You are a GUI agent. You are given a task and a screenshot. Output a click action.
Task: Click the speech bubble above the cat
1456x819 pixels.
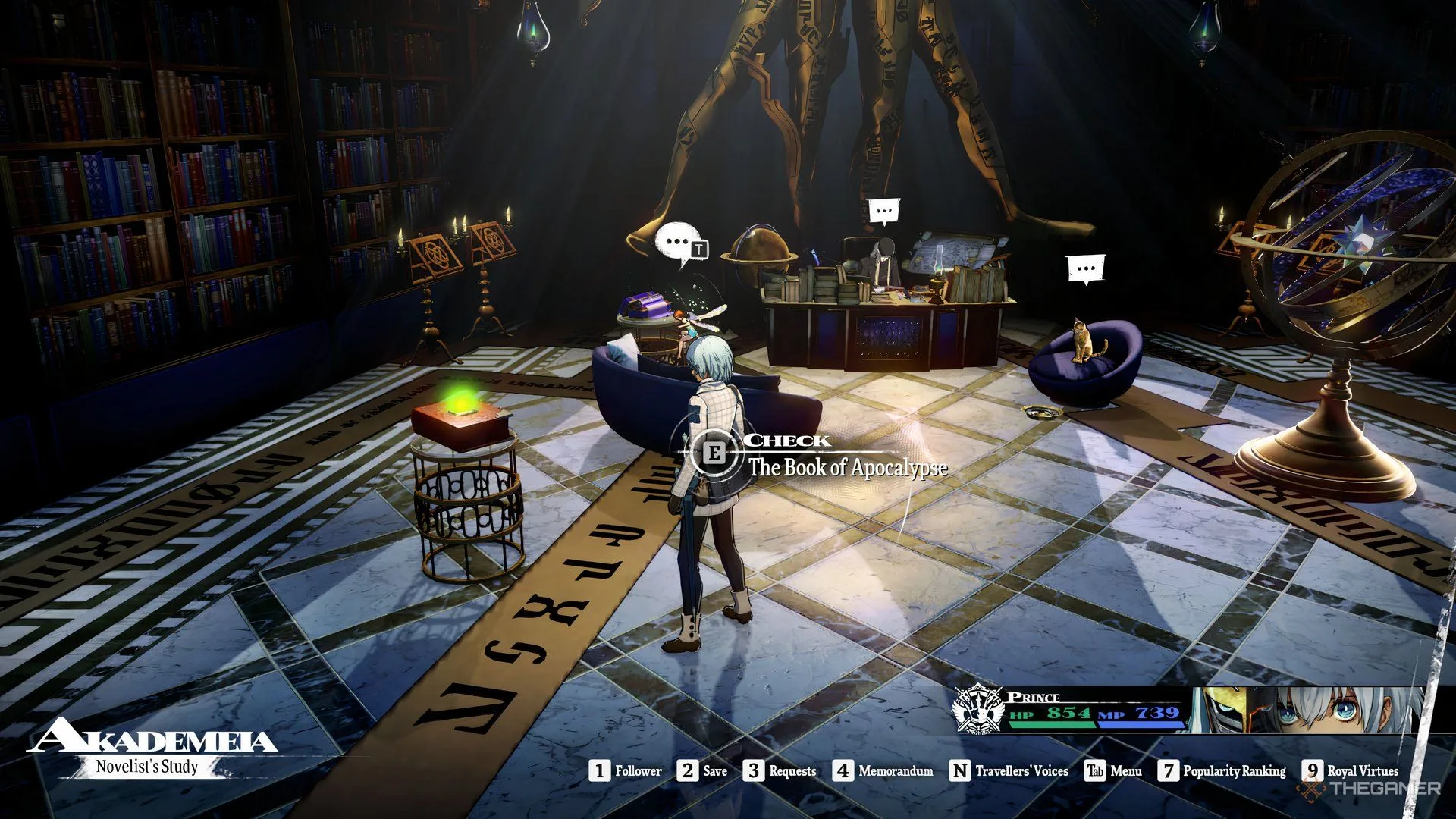point(1086,268)
